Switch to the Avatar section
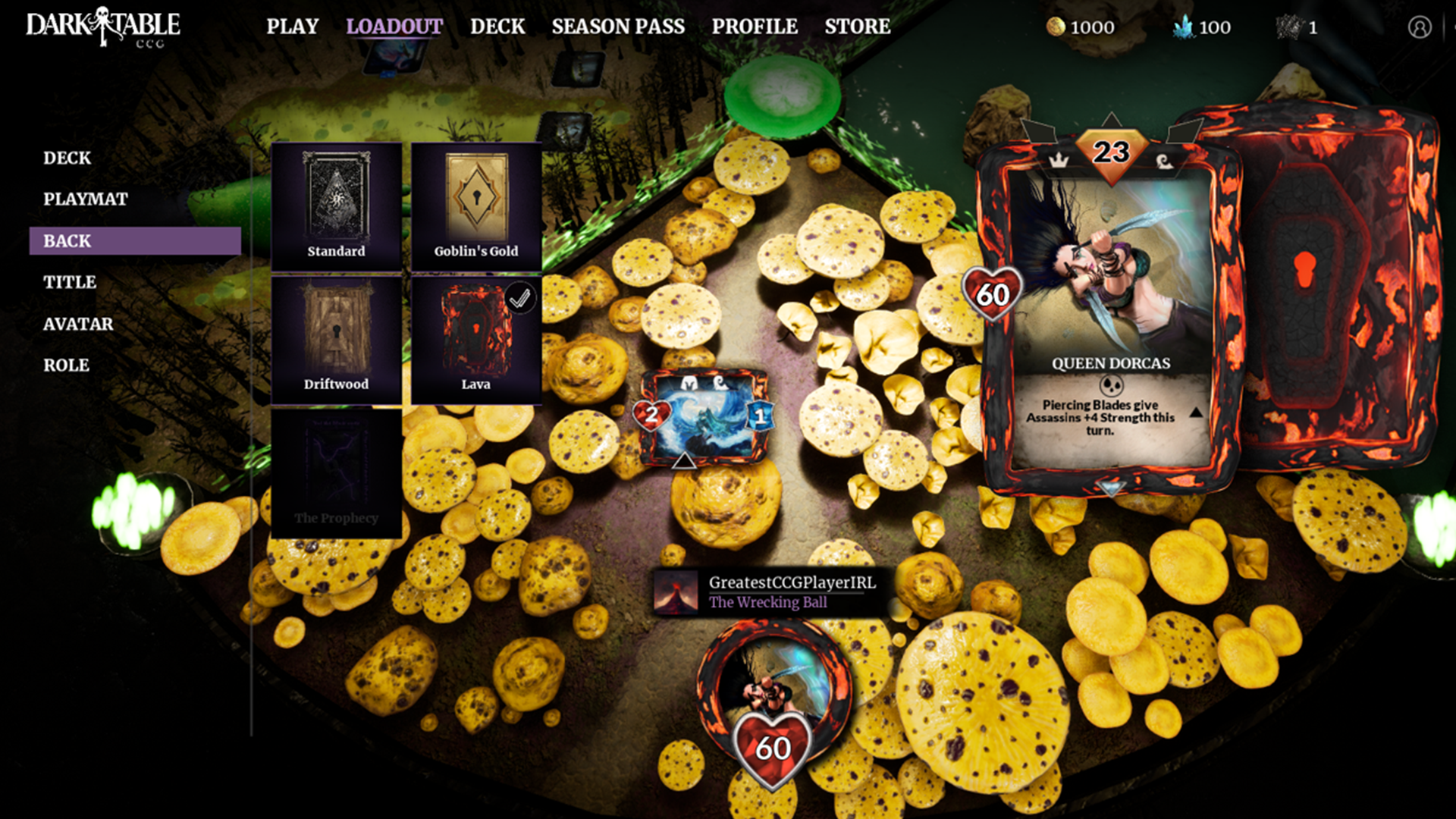Image resolution: width=1456 pixels, height=819 pixels. coord(77,324)
